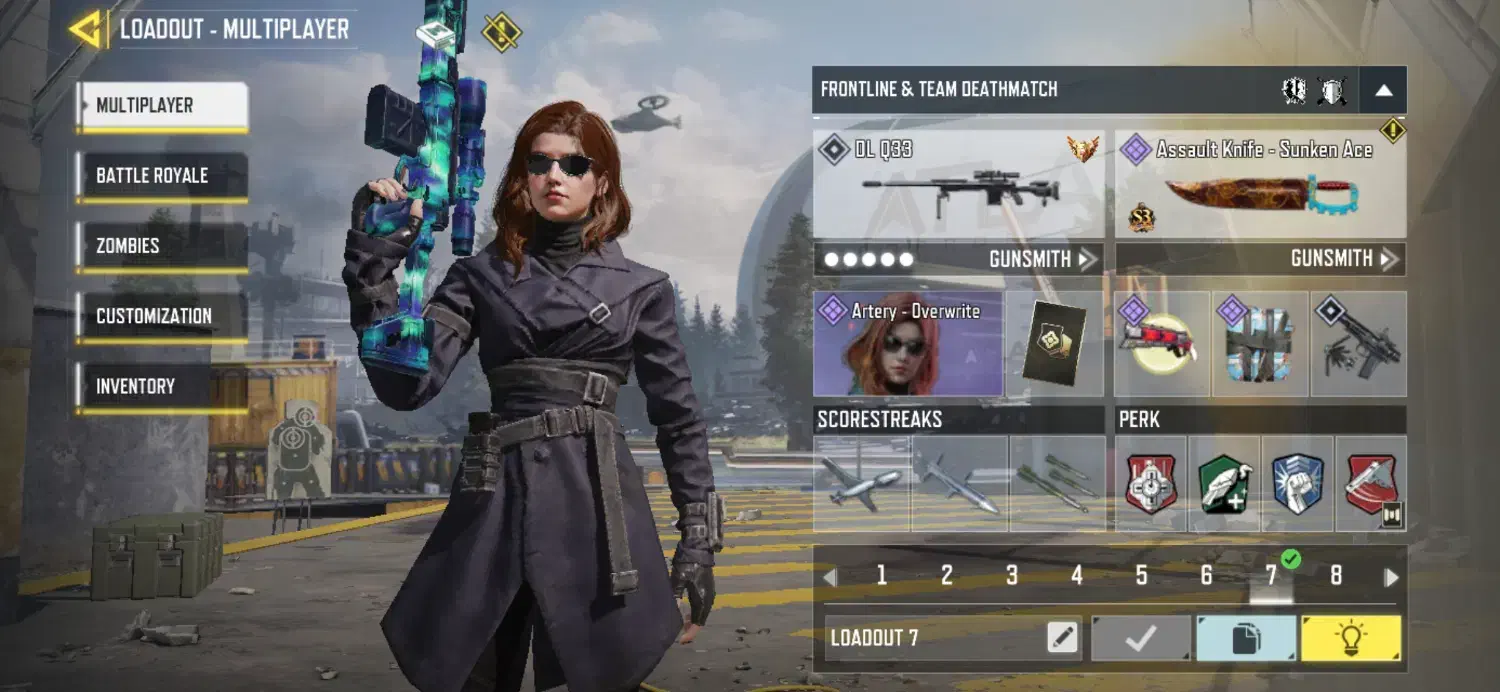
Task: Select the Customization tab
Action: click(x=161, y=316)
